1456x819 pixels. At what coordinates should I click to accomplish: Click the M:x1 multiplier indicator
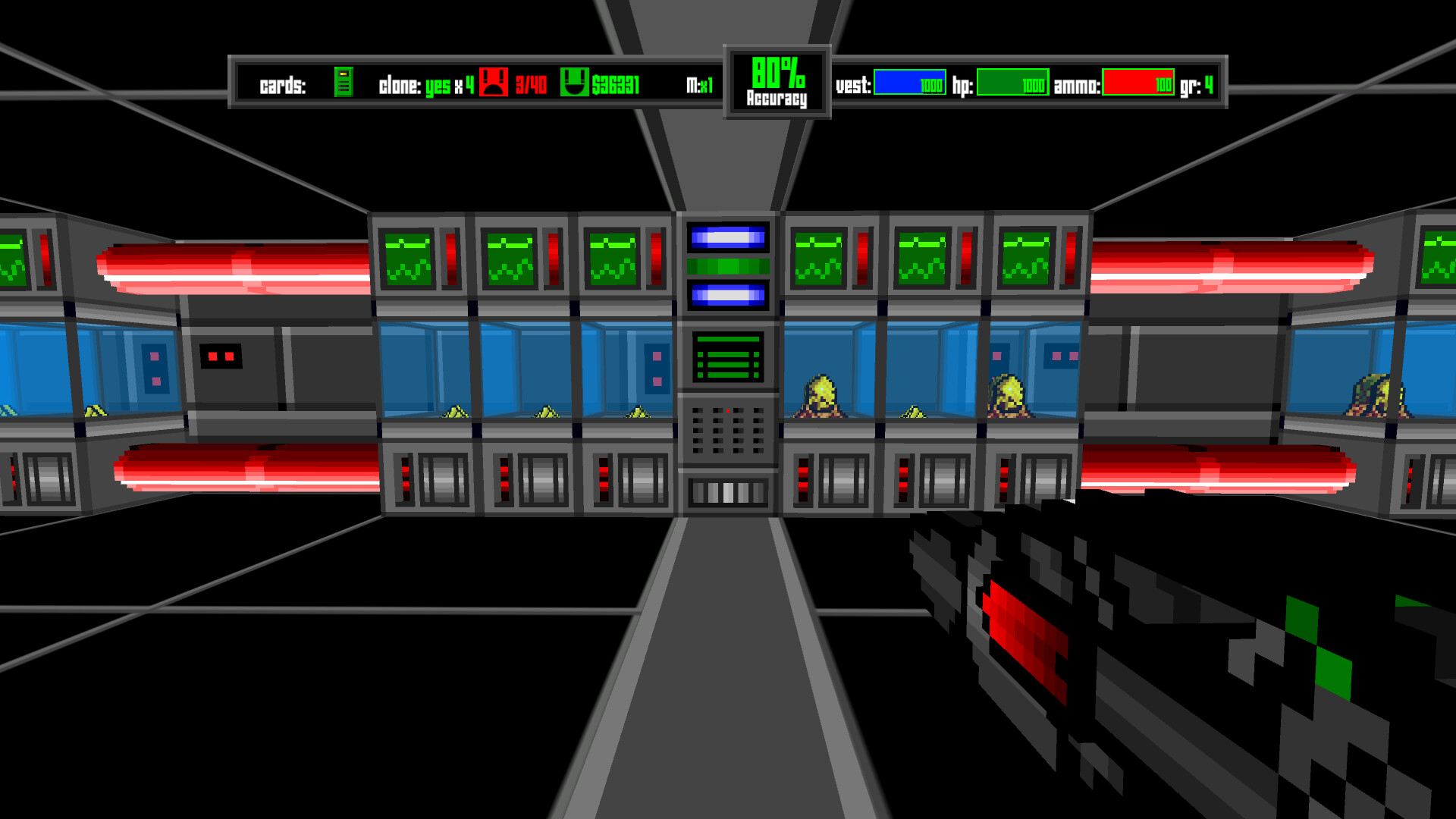click(x=699, y=83)
